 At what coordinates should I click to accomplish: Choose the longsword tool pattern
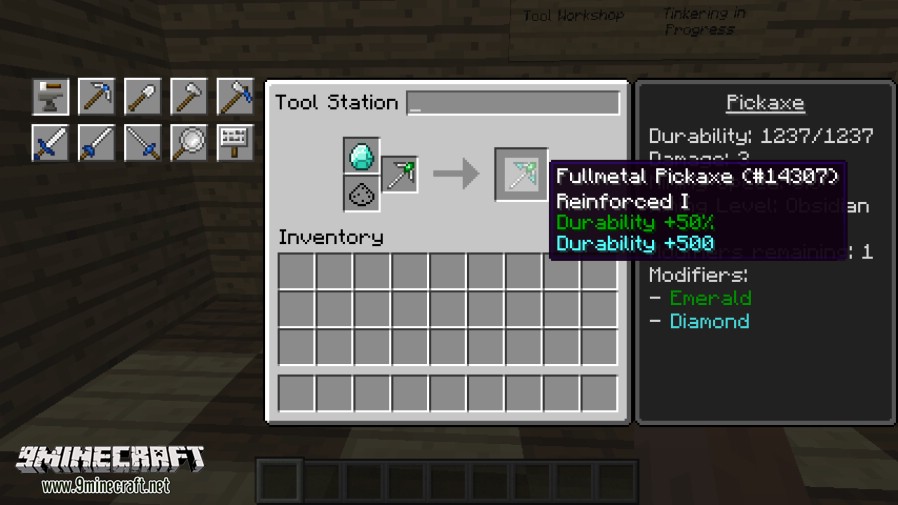click(x=96, y=143)
